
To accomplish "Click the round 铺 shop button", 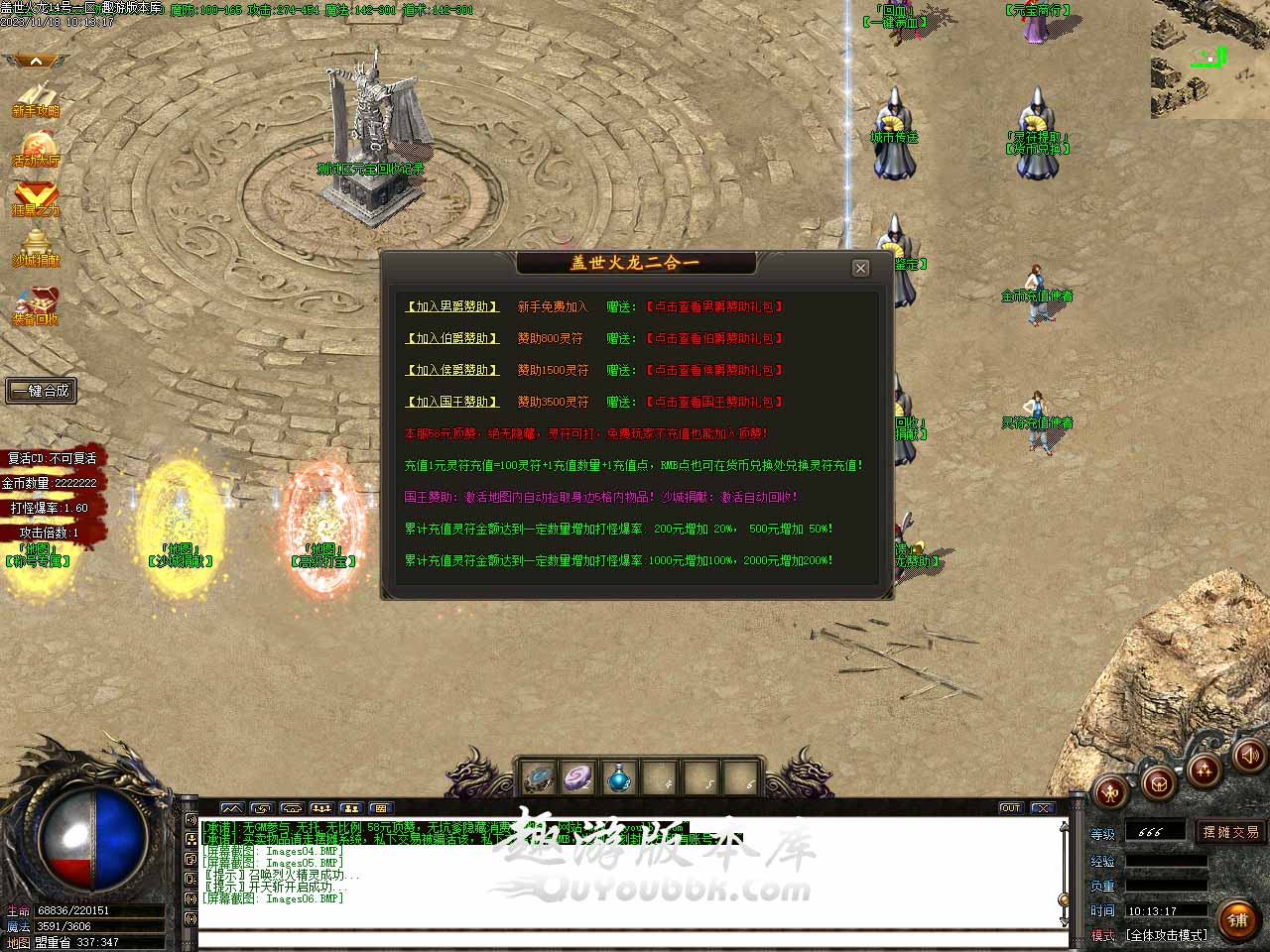I will 1237,920.
